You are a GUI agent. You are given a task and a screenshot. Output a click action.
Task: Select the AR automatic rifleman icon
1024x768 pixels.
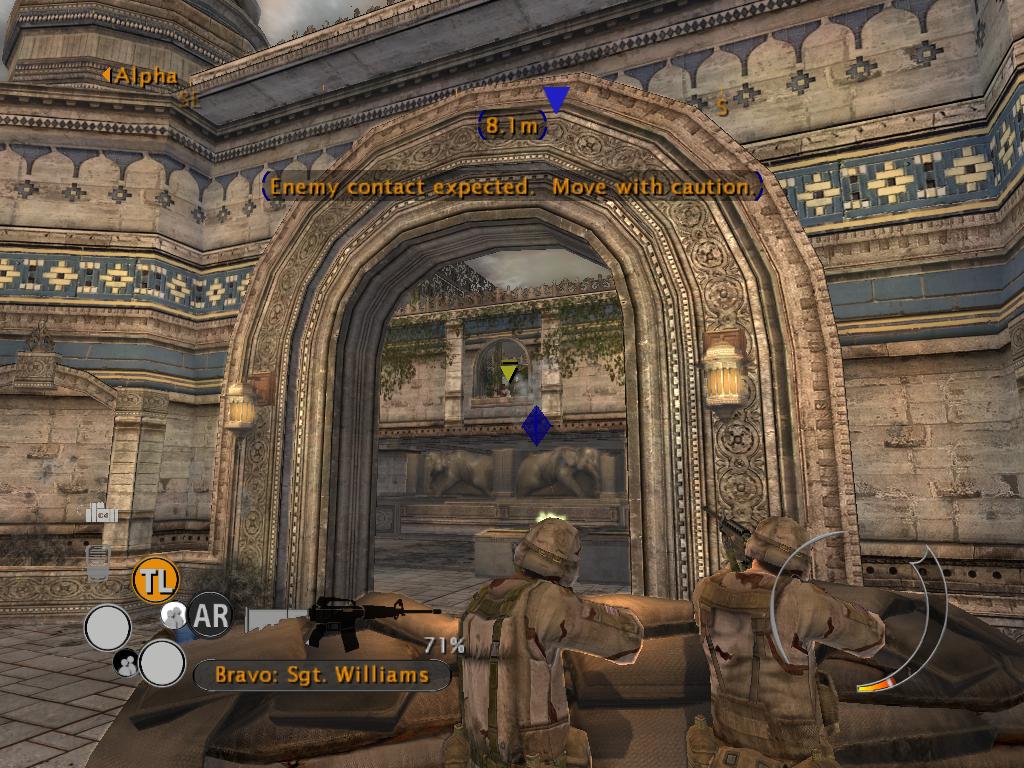[x=210, y=616]
